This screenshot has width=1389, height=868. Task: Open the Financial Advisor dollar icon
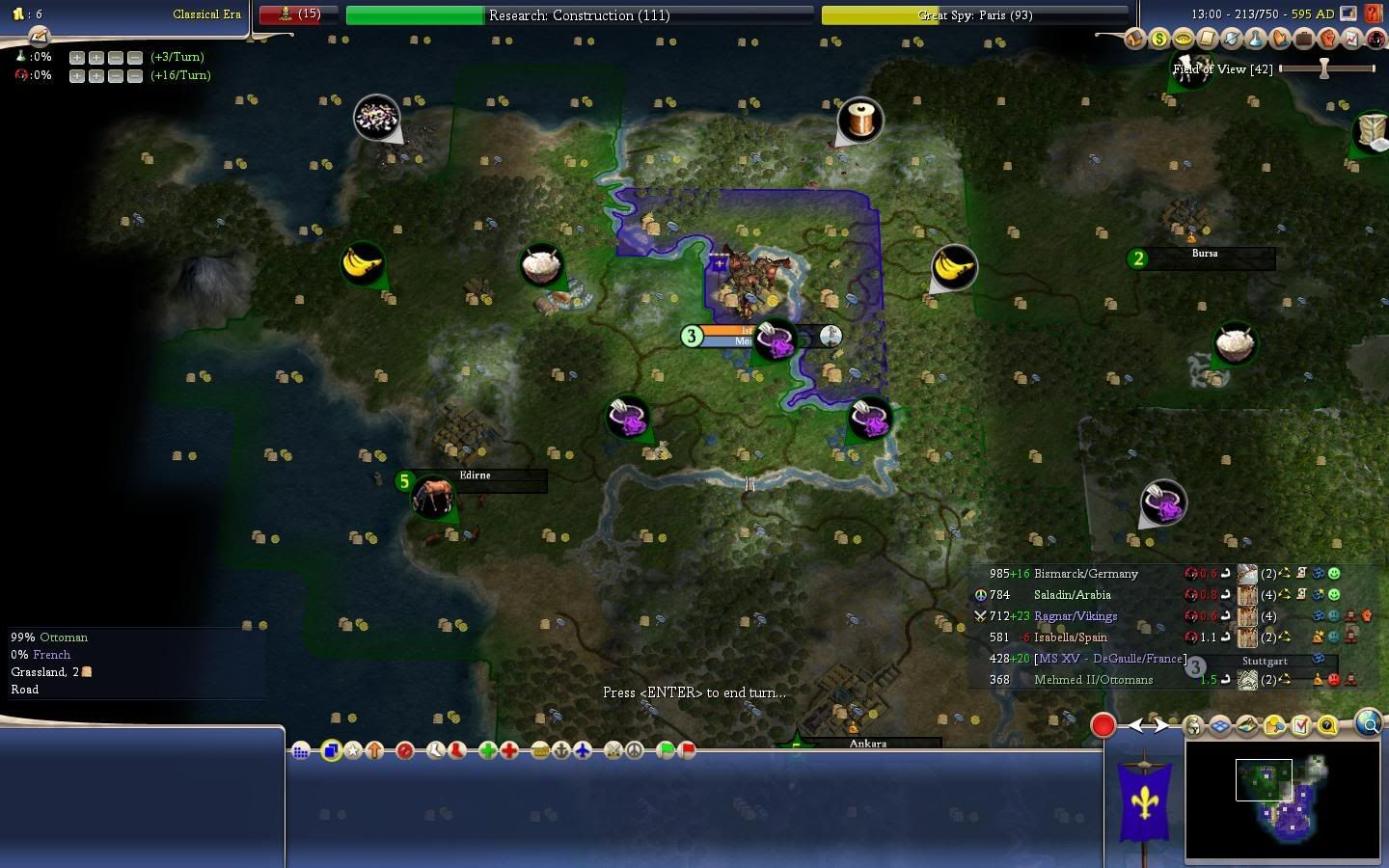pos(1159,39)
